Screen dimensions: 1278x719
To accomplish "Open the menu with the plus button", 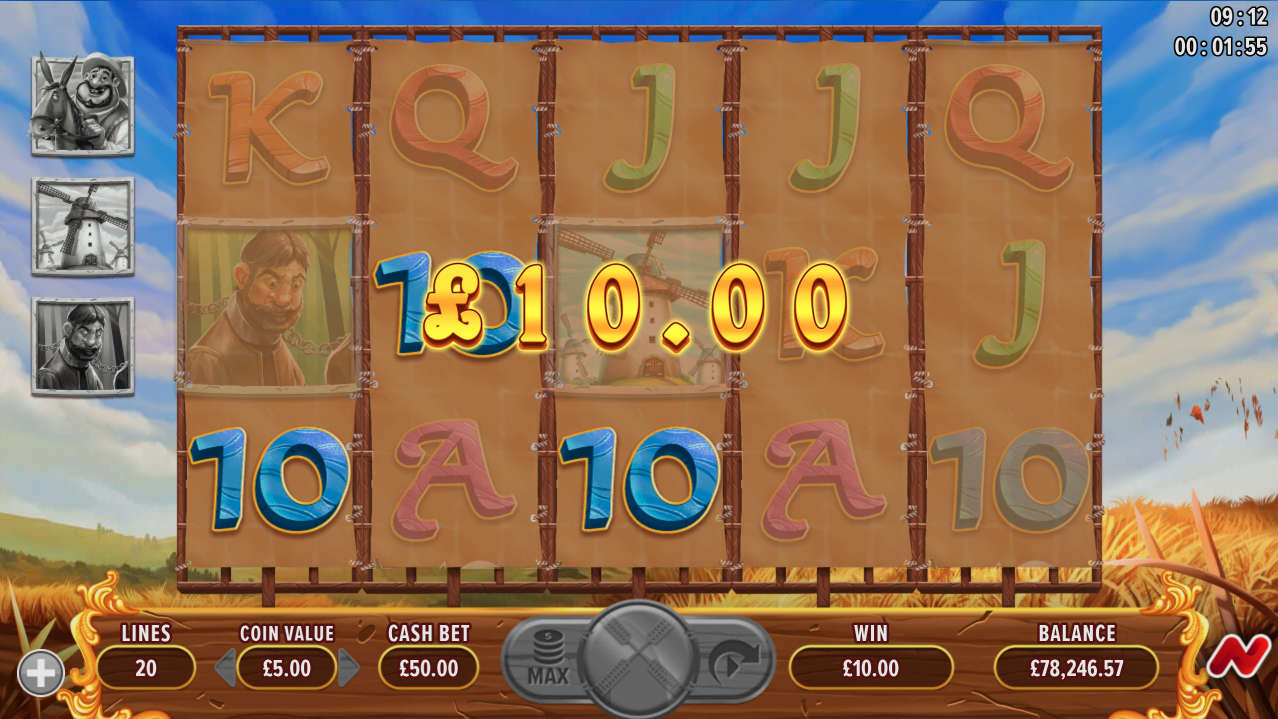I will pyautogui.click(x=40, y=673).
